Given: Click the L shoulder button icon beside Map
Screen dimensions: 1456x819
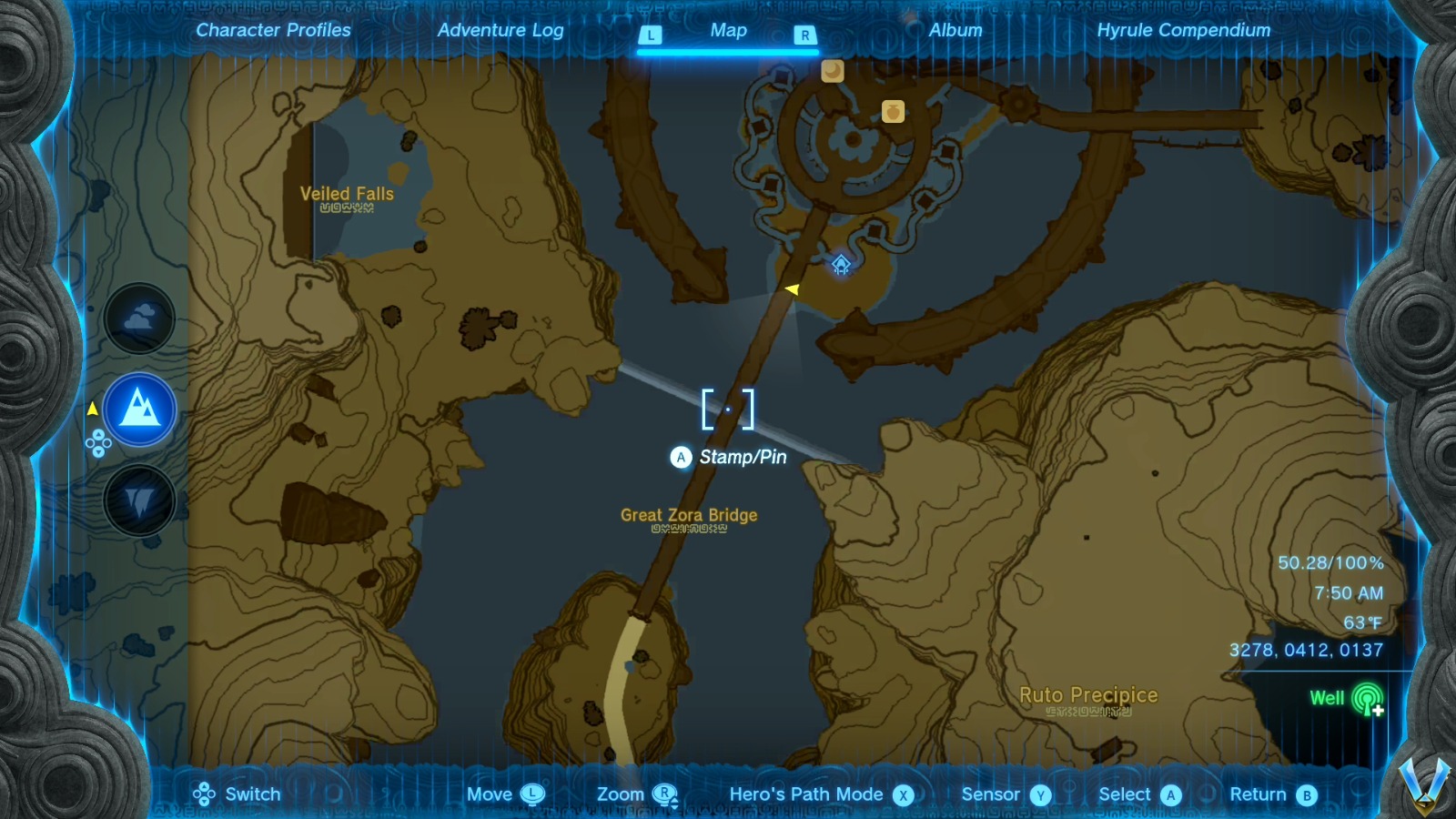Looking at the screenshot, I should (650, 34).
